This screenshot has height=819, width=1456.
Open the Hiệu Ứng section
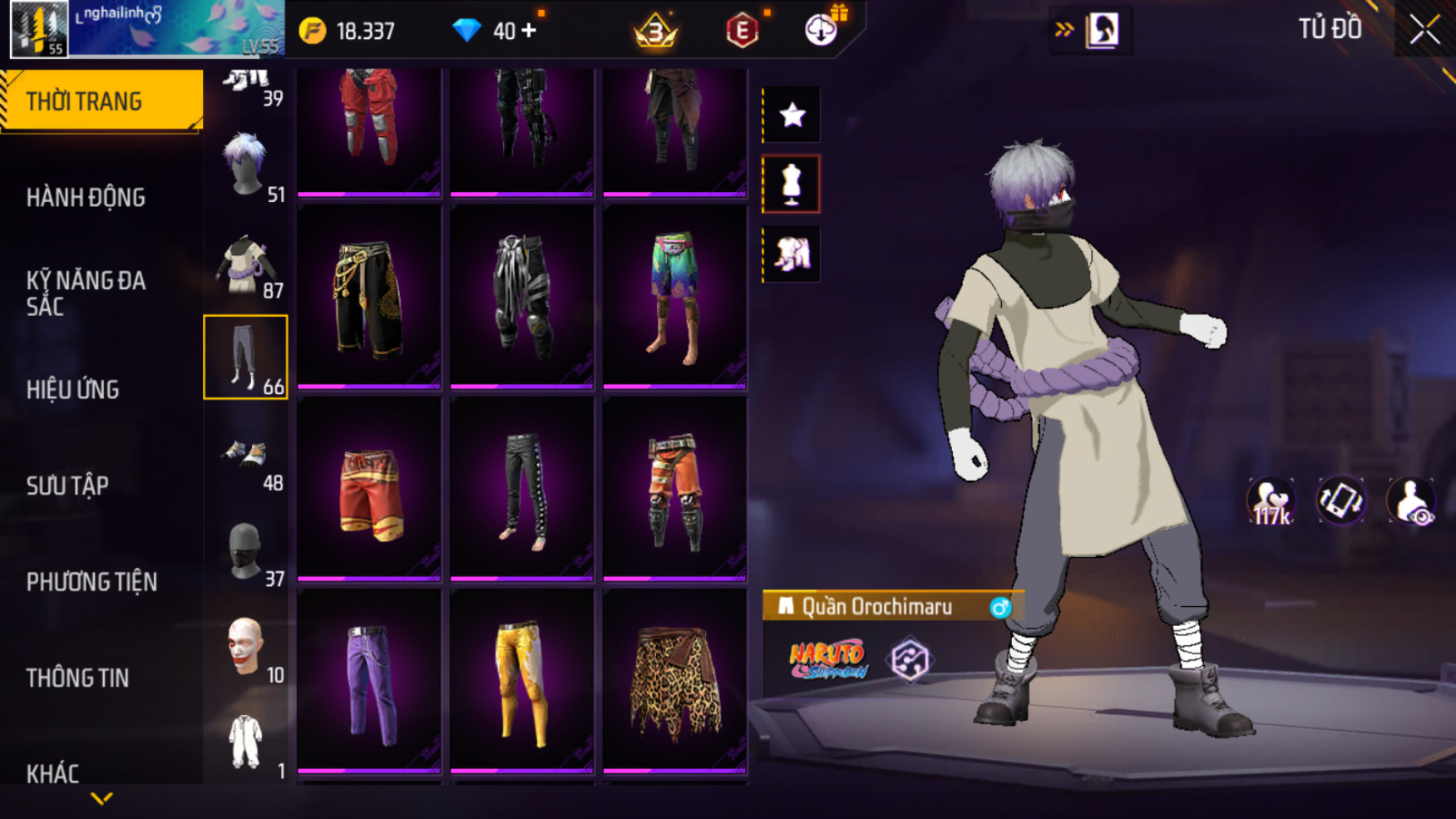click(72, 389)
